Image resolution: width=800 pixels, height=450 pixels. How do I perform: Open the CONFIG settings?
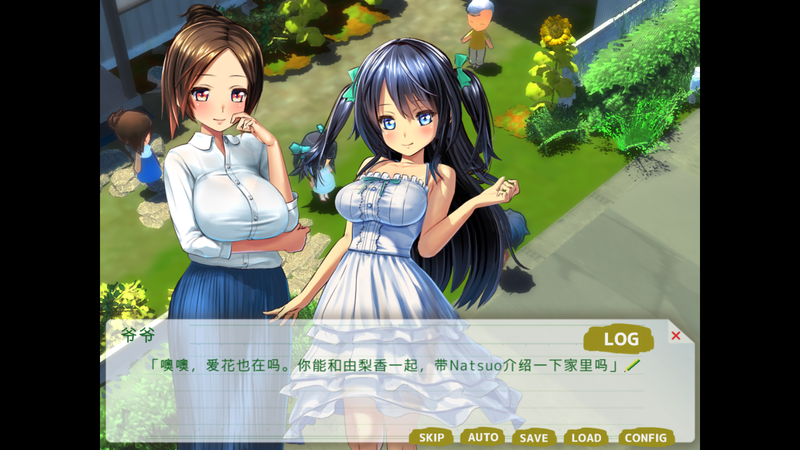645,437
